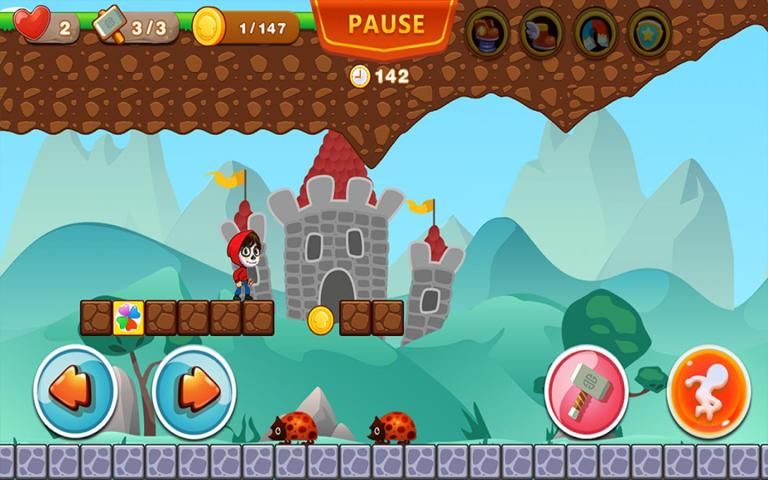
Task: Tap the left arrow move button
Action: pos(75,389)
